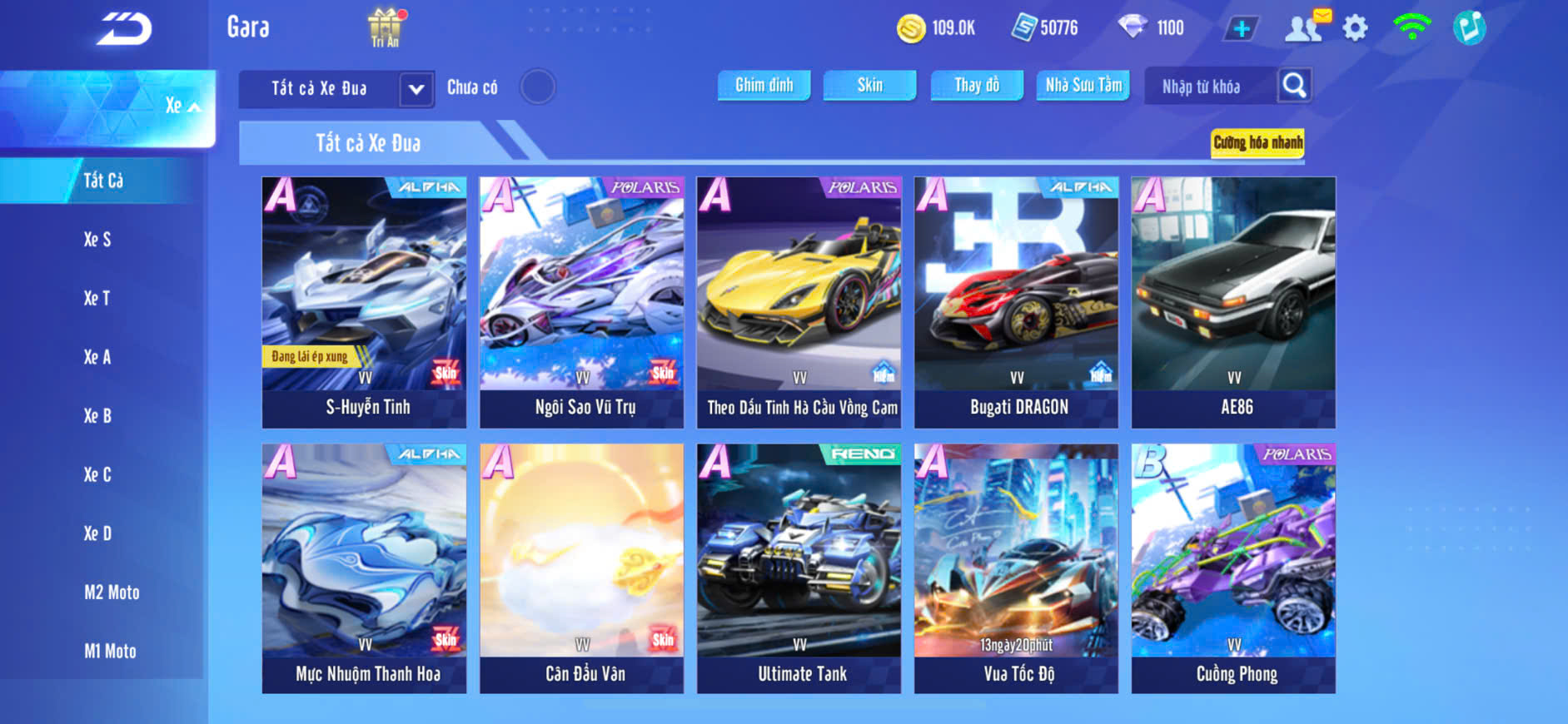
Task: Open the Skin filter button
Action: [x=869, y=86]
